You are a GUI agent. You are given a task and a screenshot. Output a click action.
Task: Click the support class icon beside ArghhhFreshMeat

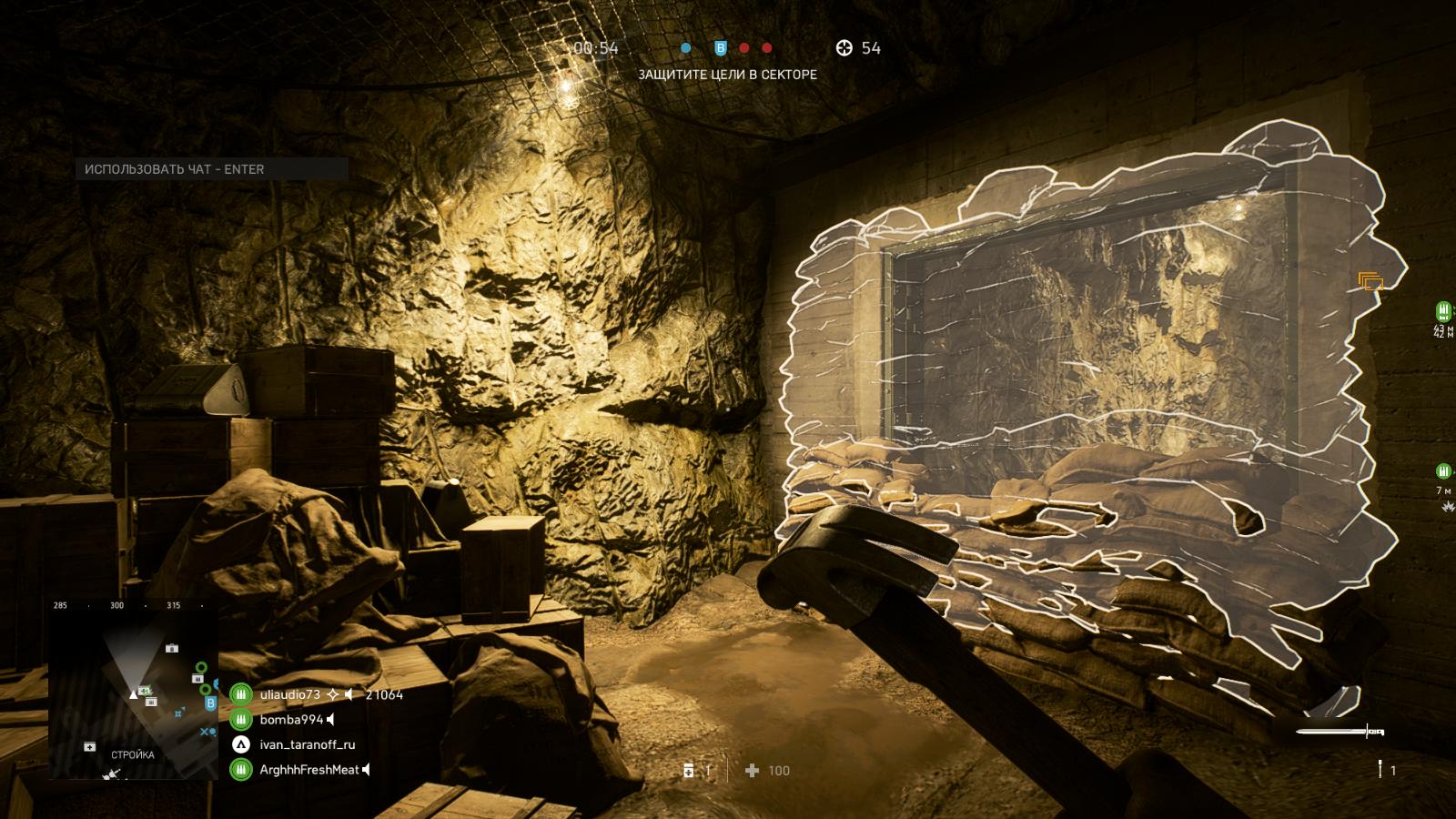(240, 770)
